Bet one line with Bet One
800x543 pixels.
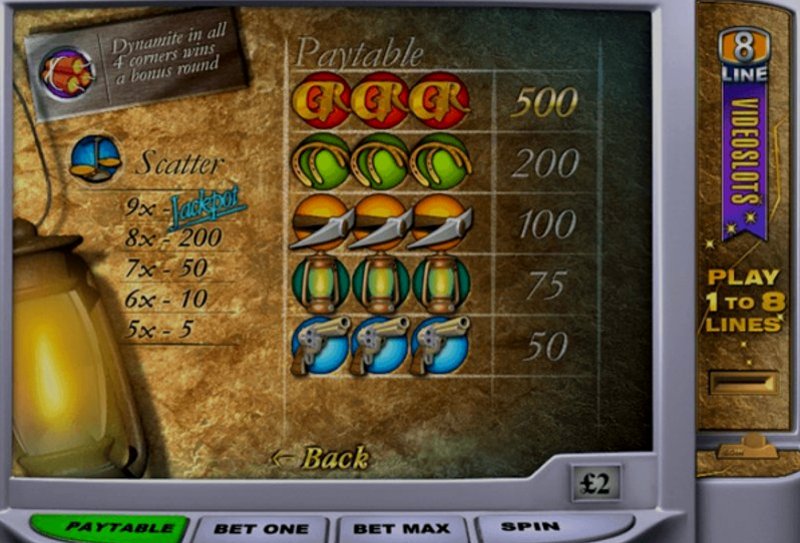pos(260,528)
